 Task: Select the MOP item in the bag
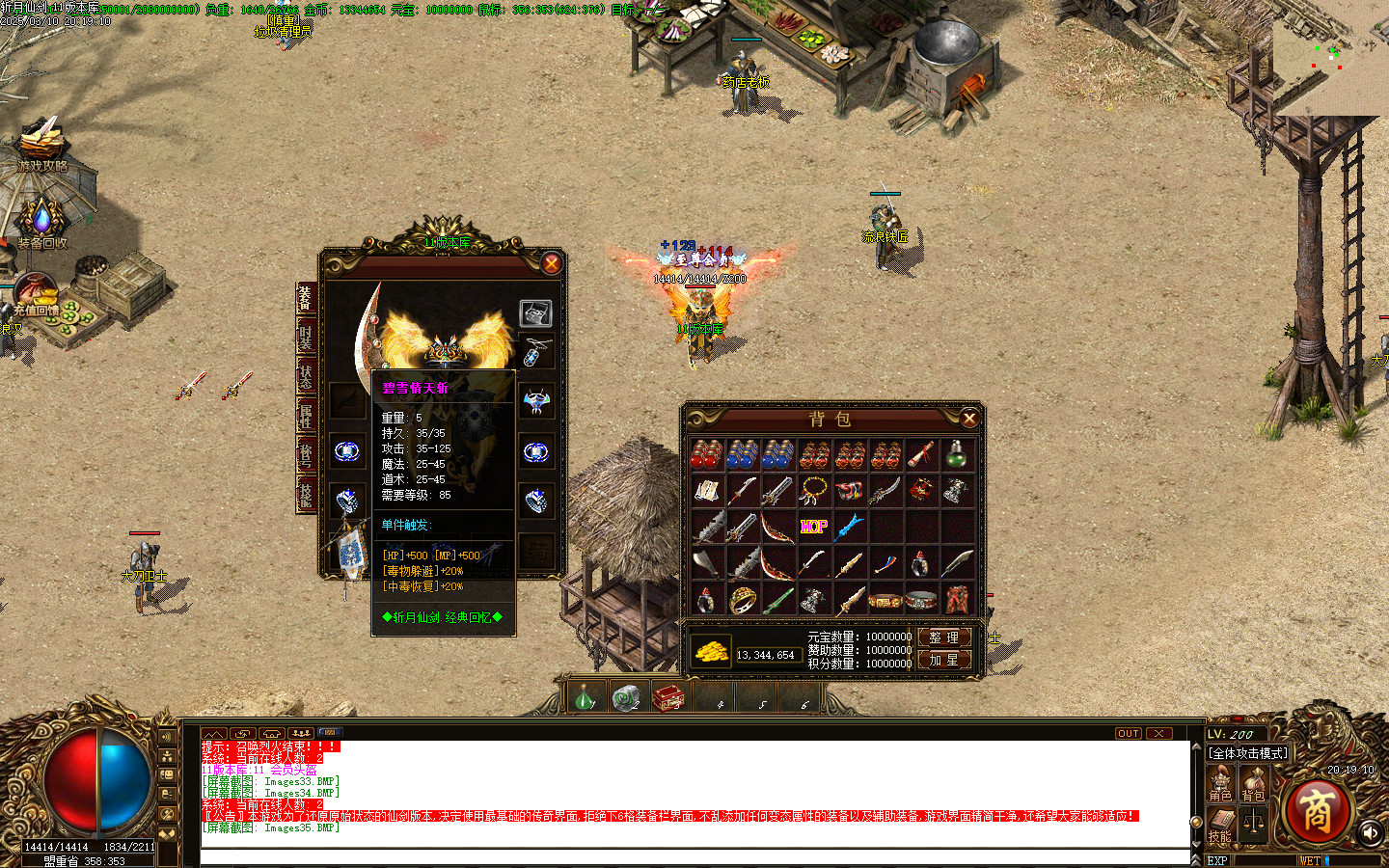813,527
